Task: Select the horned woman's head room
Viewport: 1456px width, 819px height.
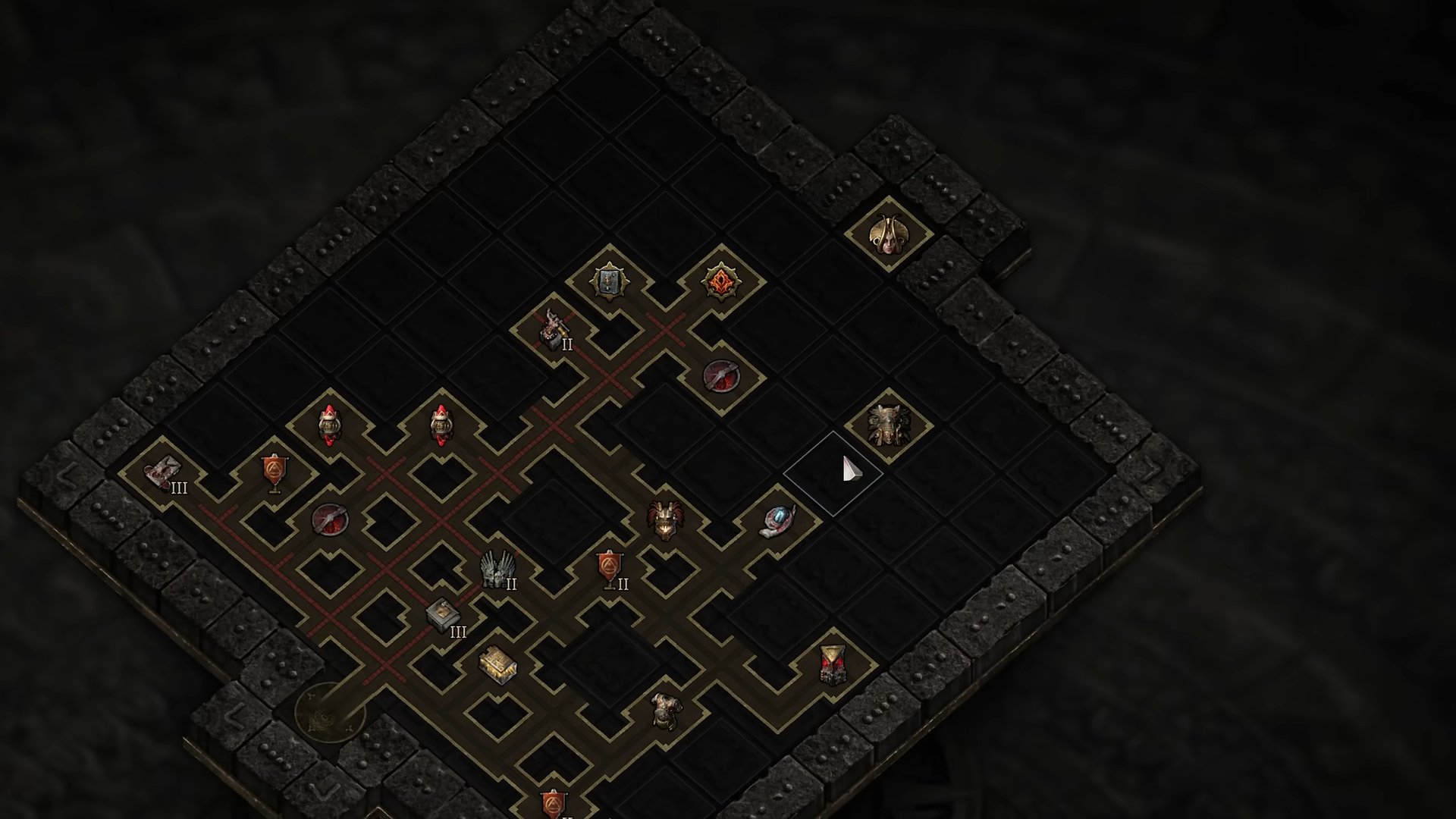Action: pyautogui.click(x=888, y=234)
